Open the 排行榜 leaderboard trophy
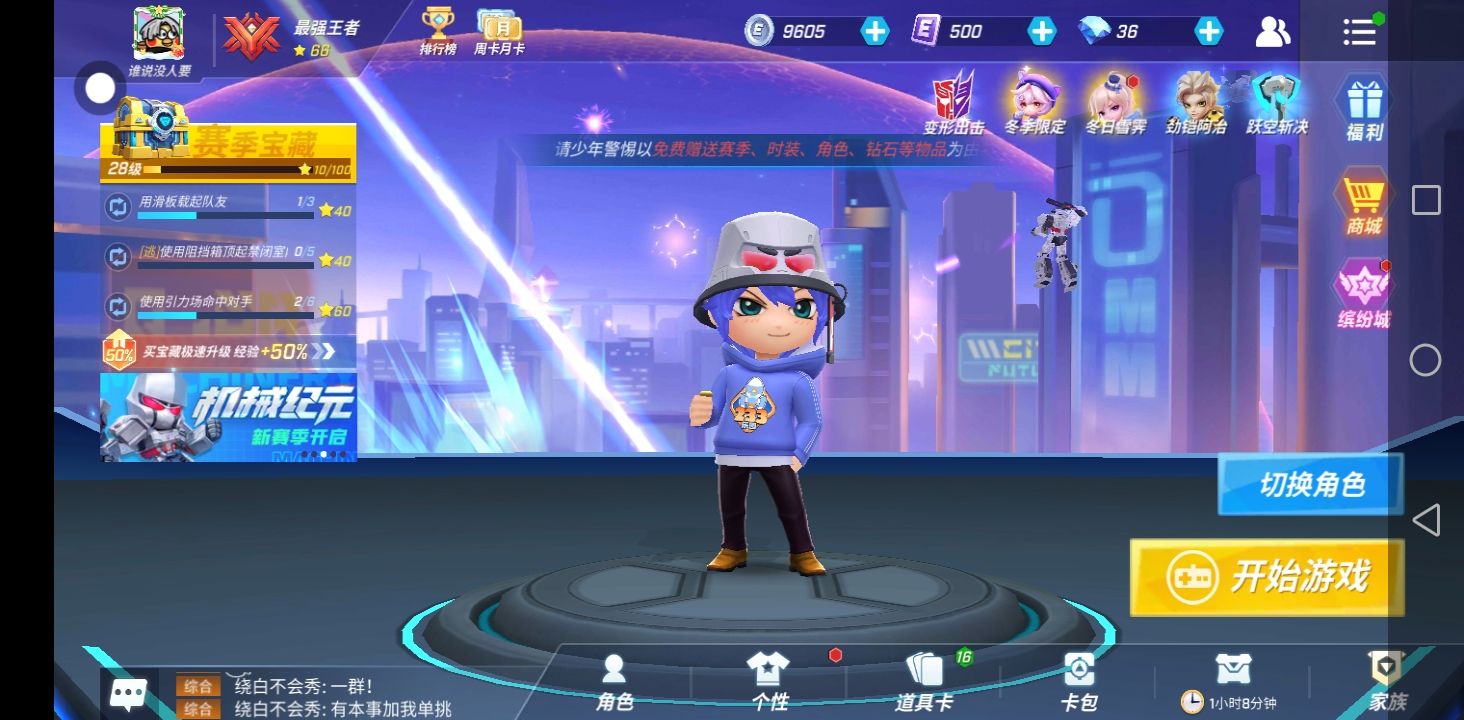1464x720 pixels. (438, 31)
